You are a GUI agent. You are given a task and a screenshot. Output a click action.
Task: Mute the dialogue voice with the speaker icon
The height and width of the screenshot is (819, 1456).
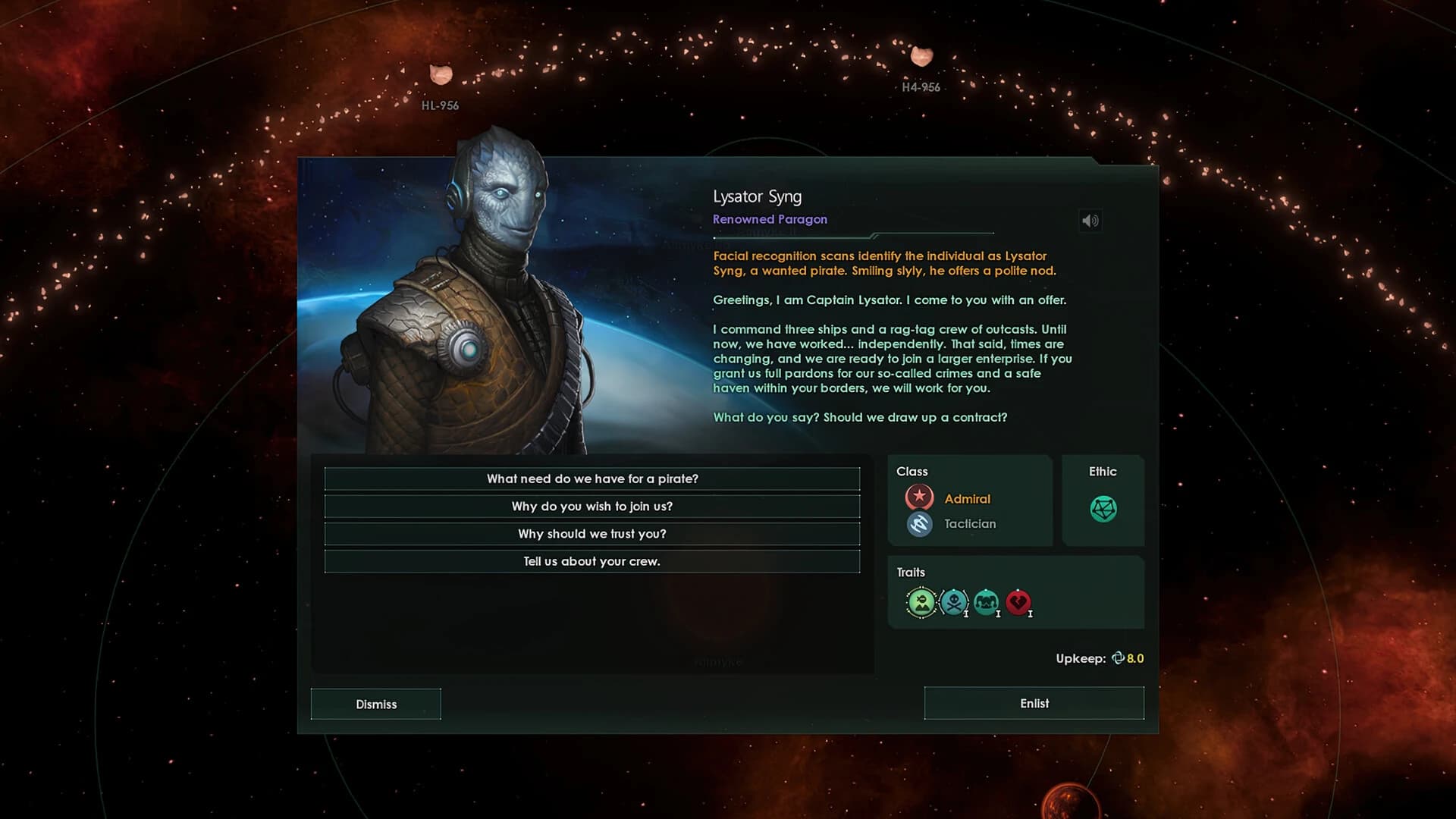1090,220
